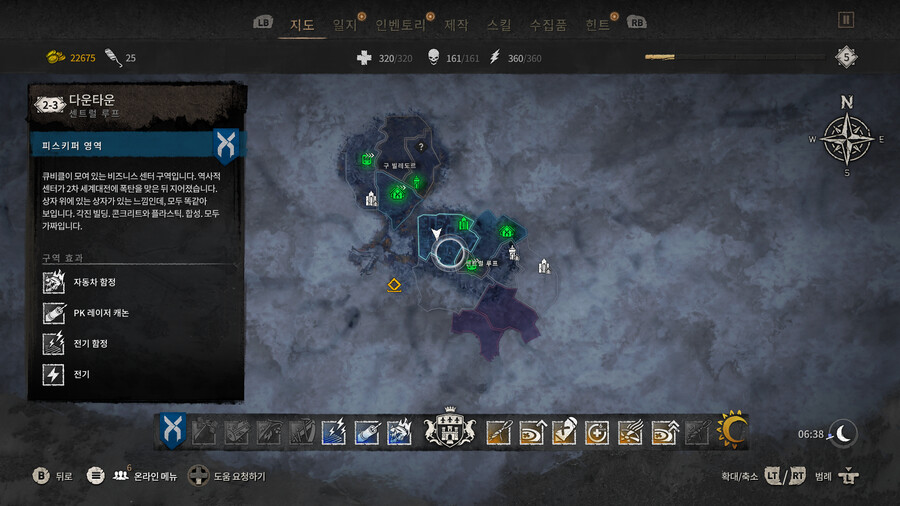
Task: Click the question mark map marker
Action: click(x=421, y=147)
